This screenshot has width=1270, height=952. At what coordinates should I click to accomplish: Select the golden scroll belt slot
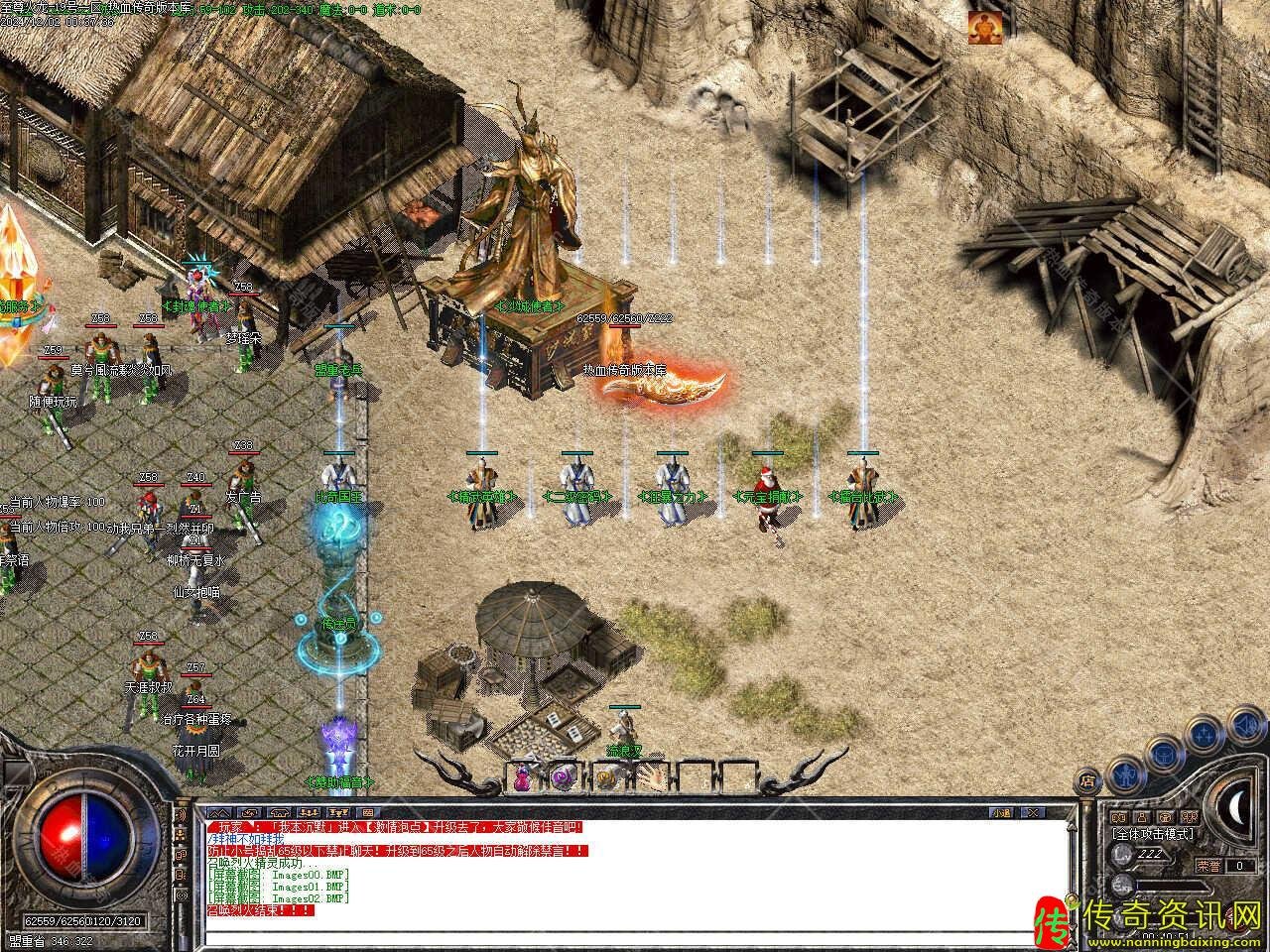[608, 775]
